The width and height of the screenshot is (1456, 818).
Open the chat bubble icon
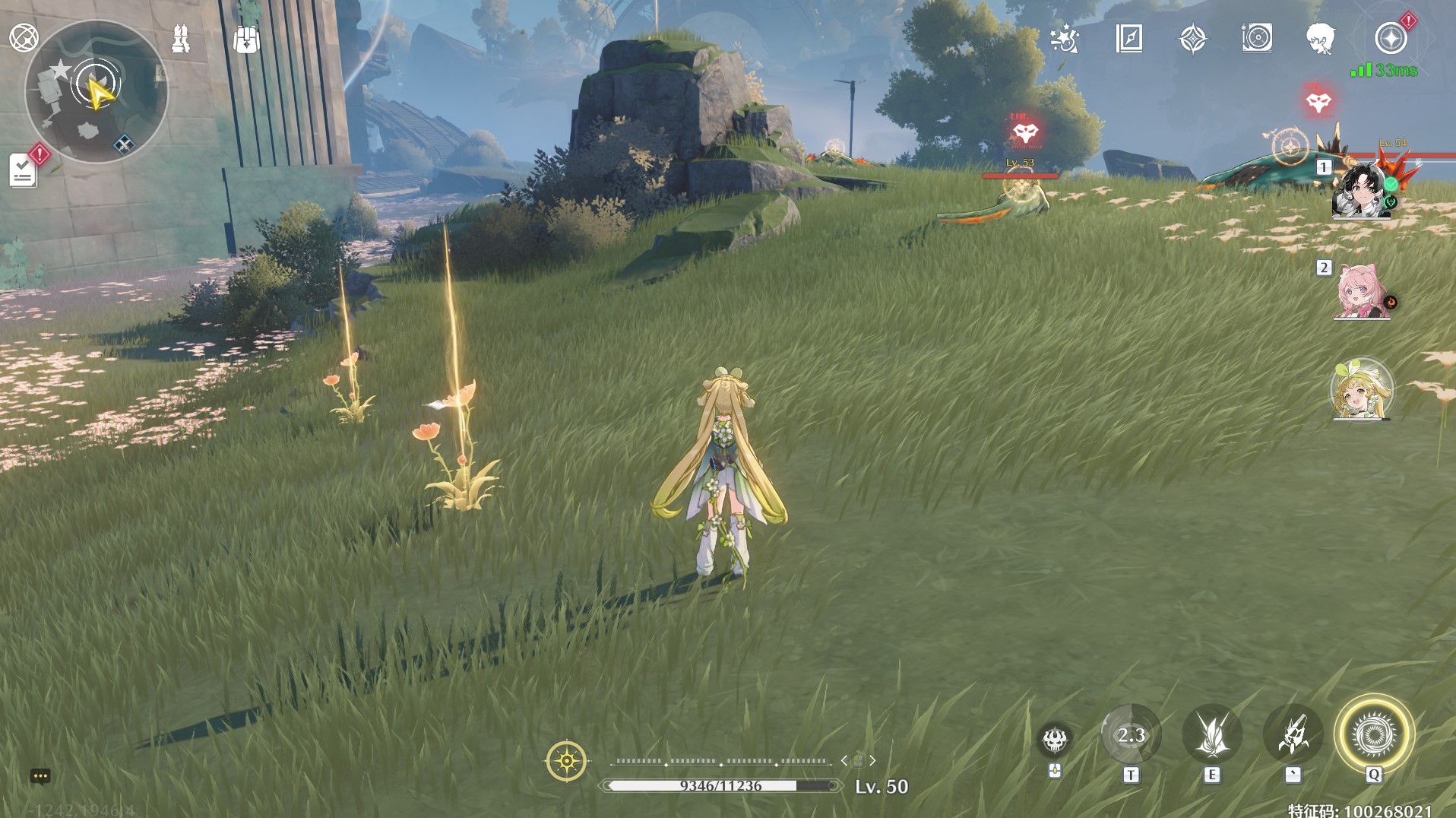click(x=40, y=776)
